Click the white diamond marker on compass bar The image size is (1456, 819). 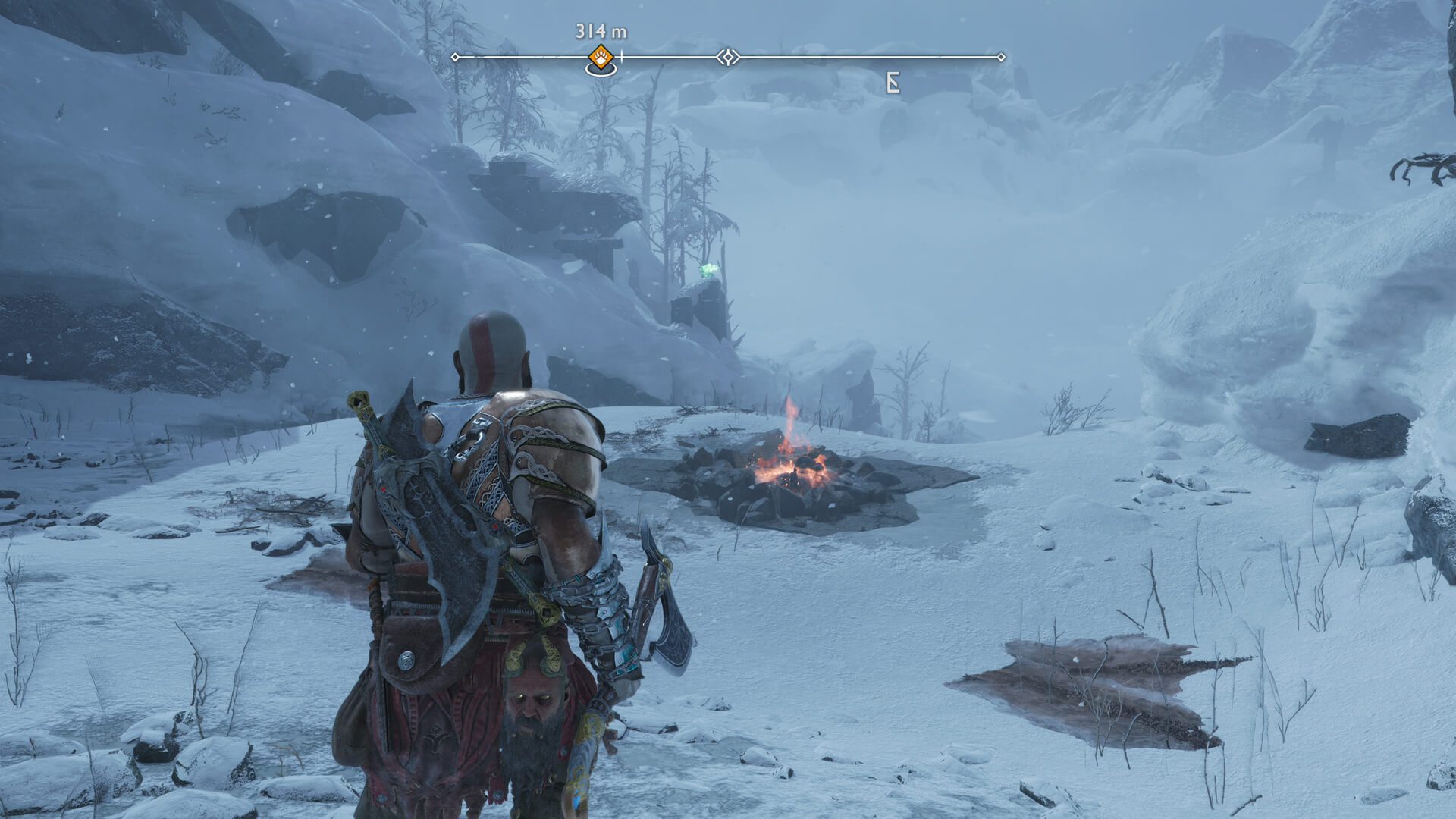728,57
